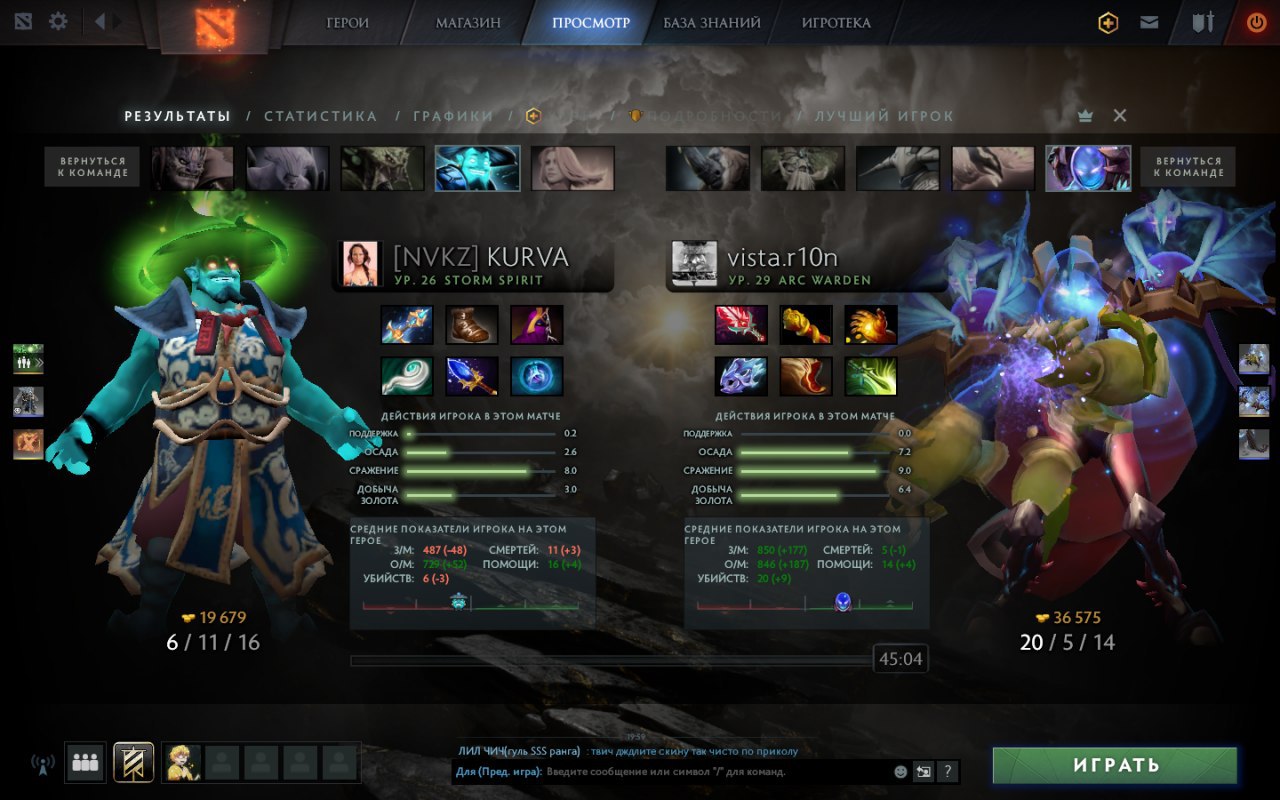
Task: Select the Storm Spirit hero portrait
Action: tap(477, 168)
